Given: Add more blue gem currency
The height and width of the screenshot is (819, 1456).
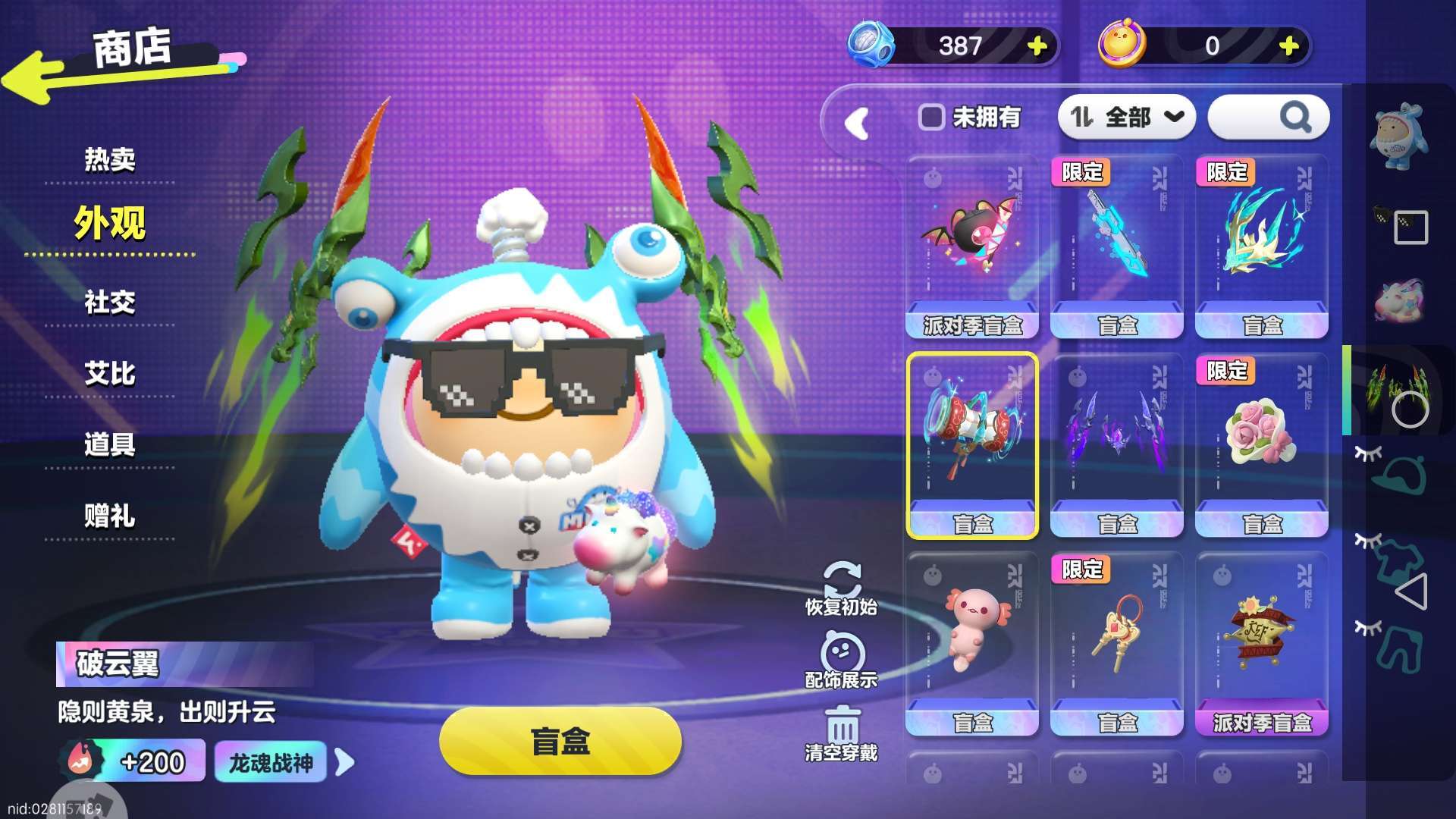Looking at the screenshot, I should (x=1037, y=46).
